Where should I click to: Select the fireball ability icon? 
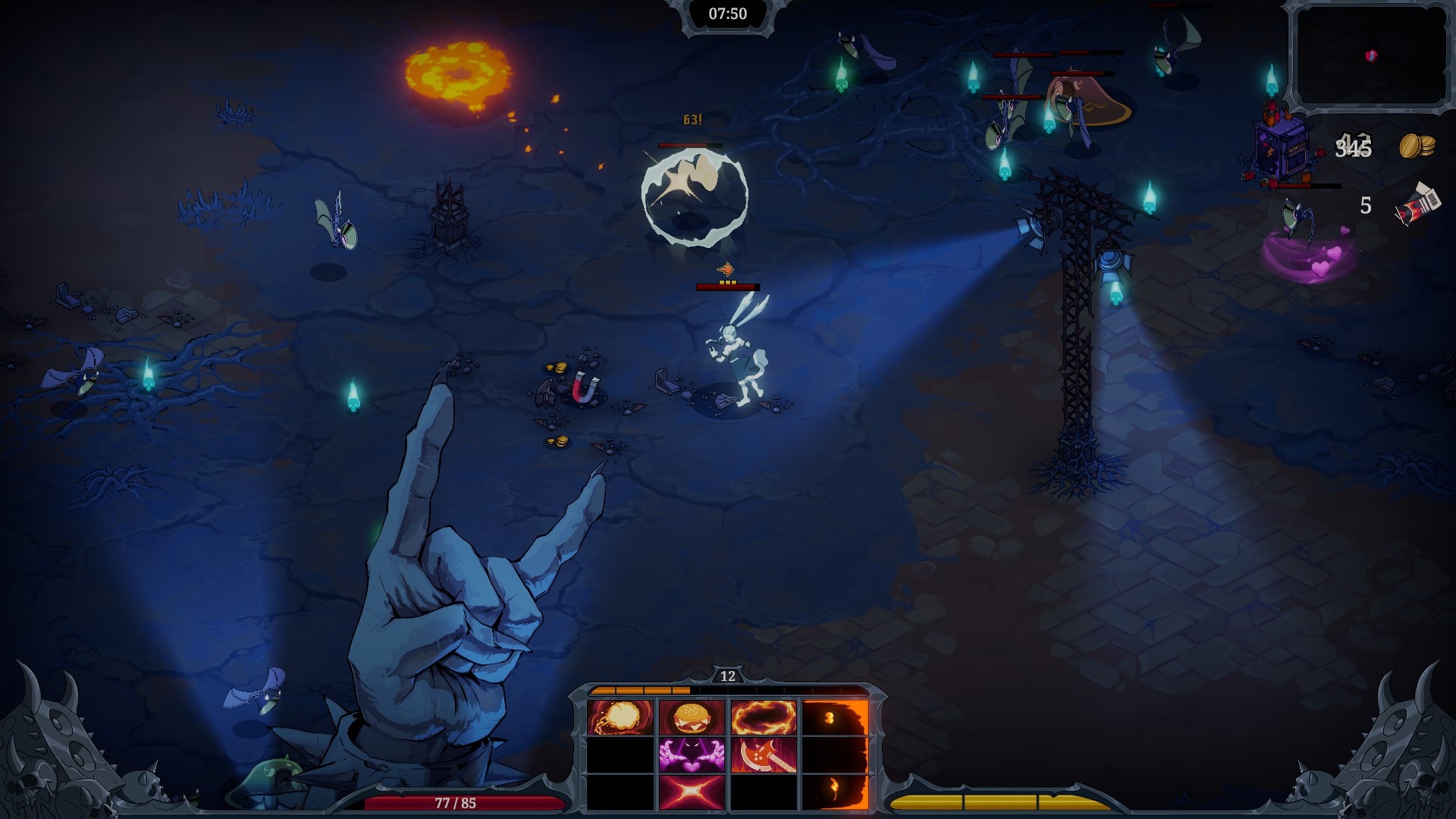[x=620, y=717]
